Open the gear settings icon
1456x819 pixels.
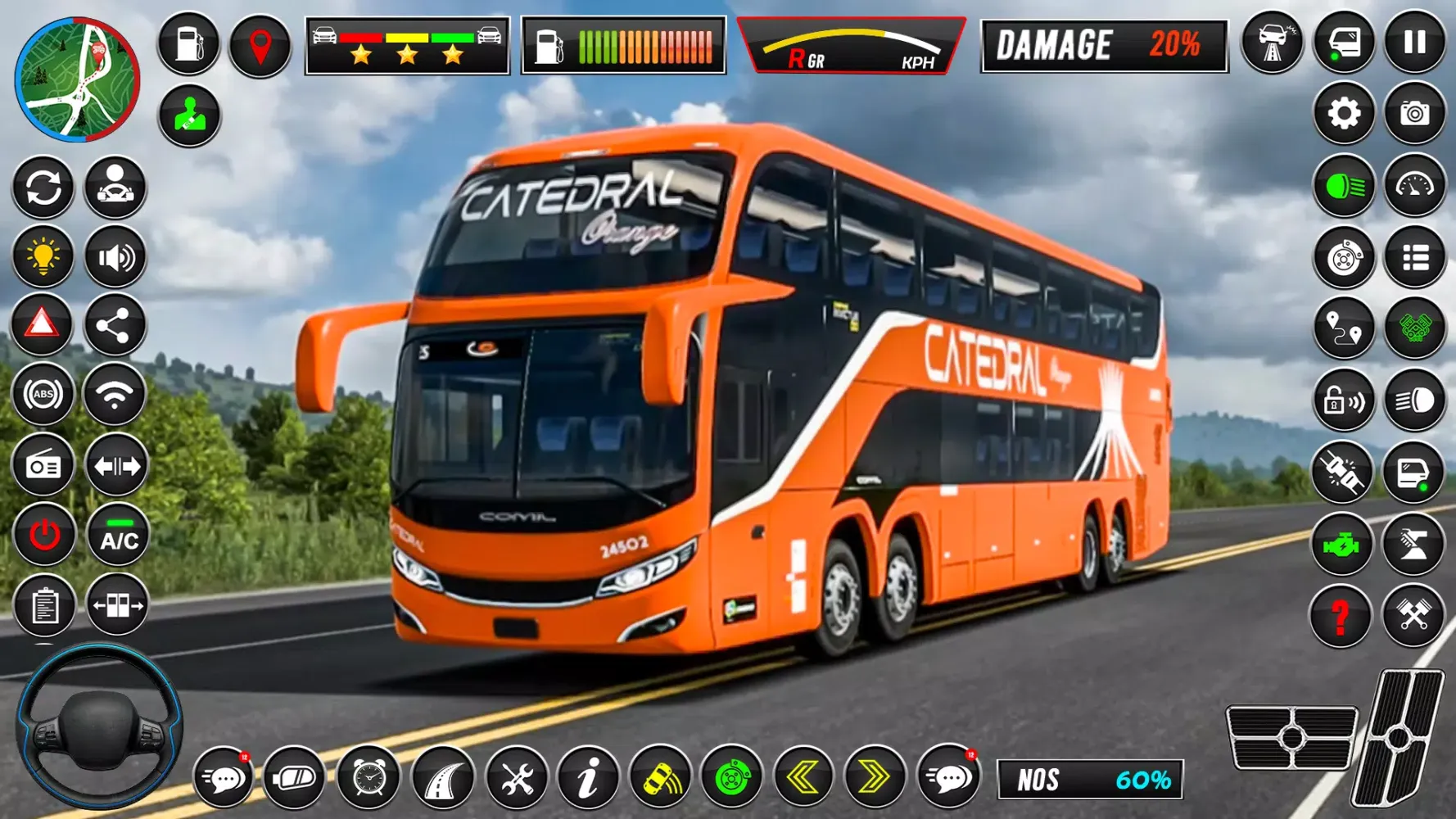(1344, 114)
